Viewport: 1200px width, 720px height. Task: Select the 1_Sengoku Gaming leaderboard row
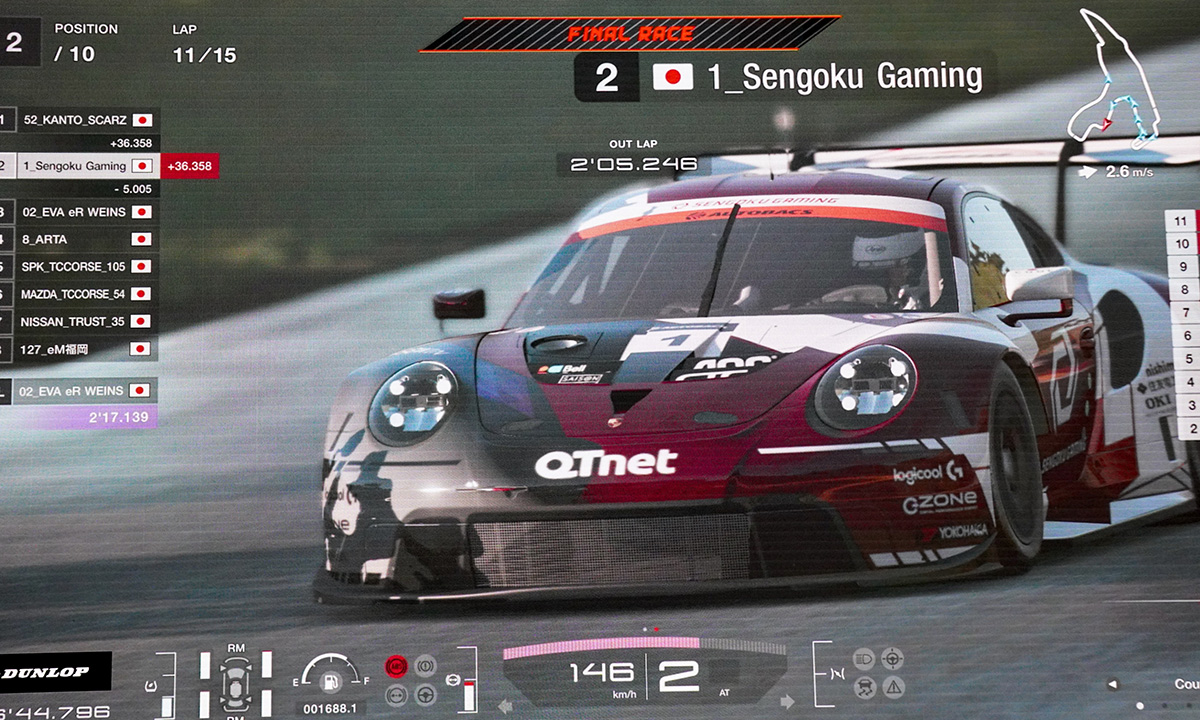(x=78, y=166)
